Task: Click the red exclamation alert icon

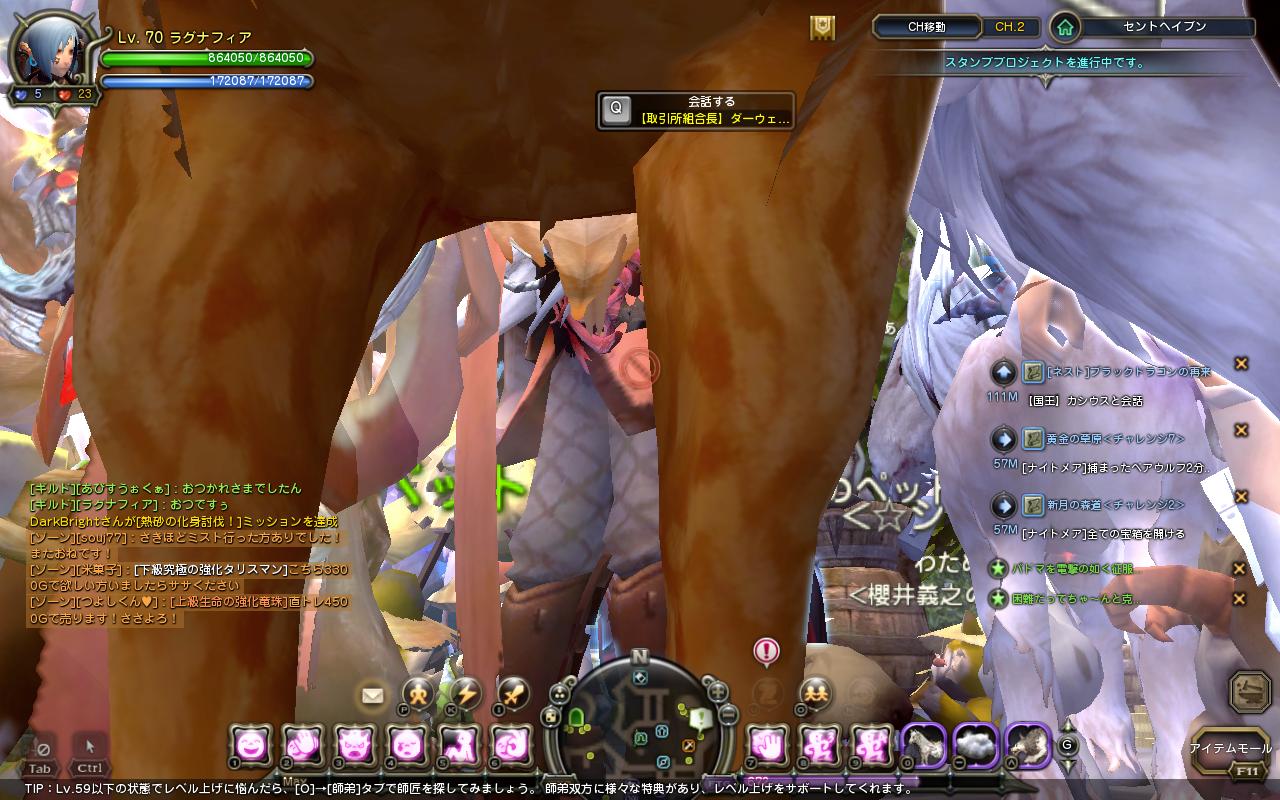Action: click(x=766, y=652)
